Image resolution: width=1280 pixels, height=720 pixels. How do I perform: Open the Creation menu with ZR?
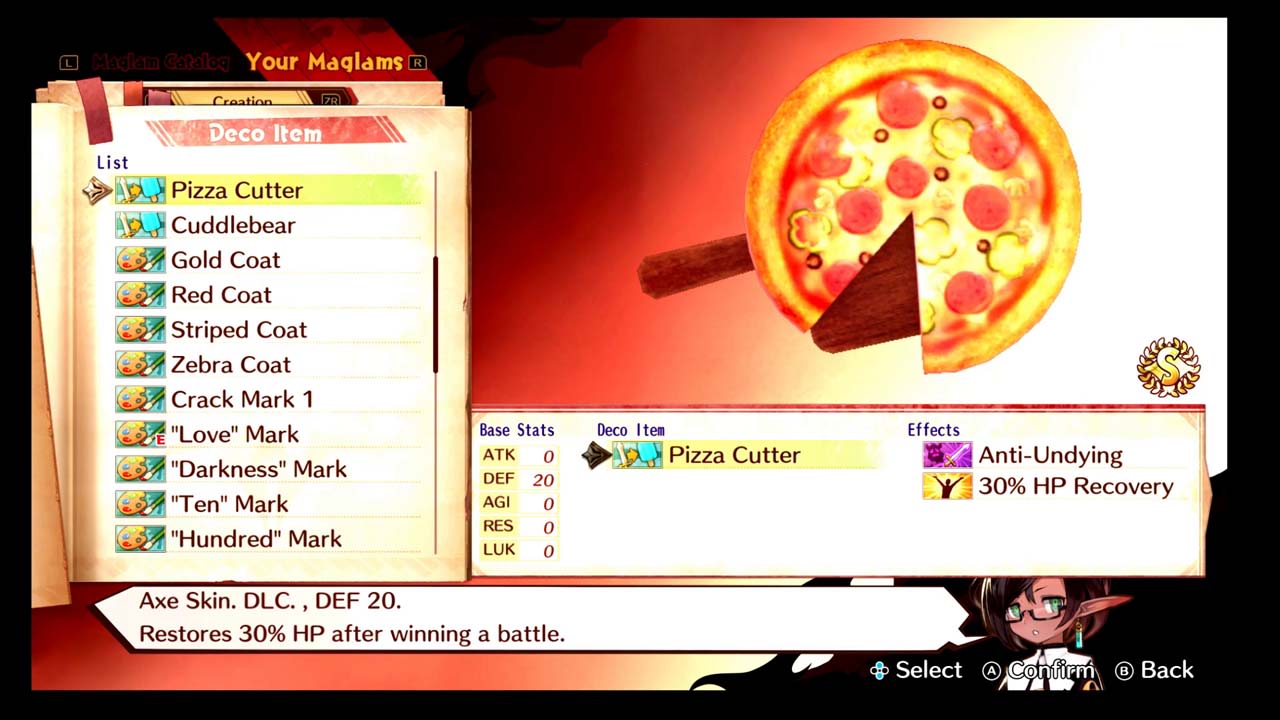[x=243, y=101]
